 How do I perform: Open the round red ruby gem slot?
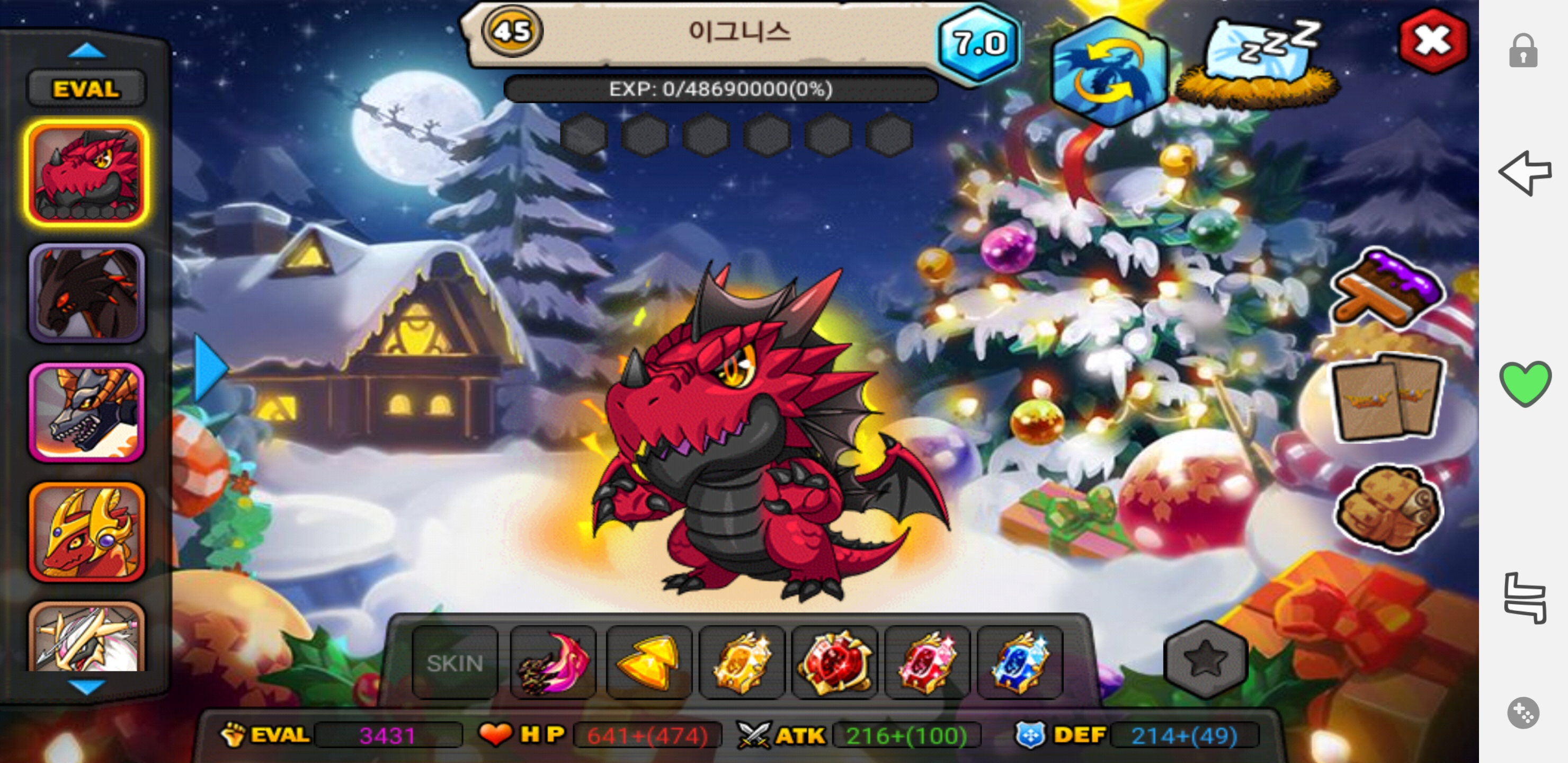834,662
